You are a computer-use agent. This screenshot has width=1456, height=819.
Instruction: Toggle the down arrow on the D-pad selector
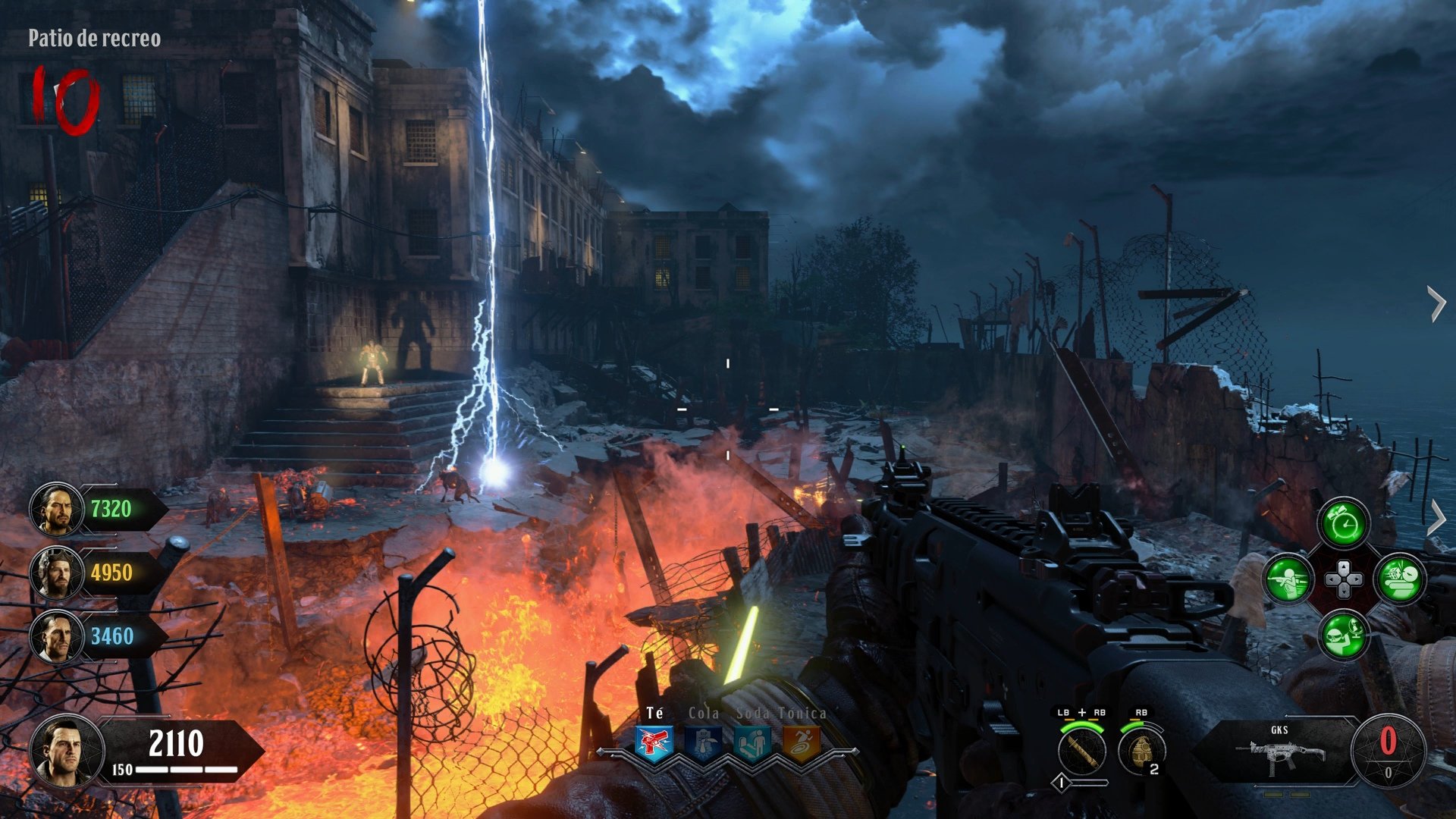click(x=1344, y=590)
